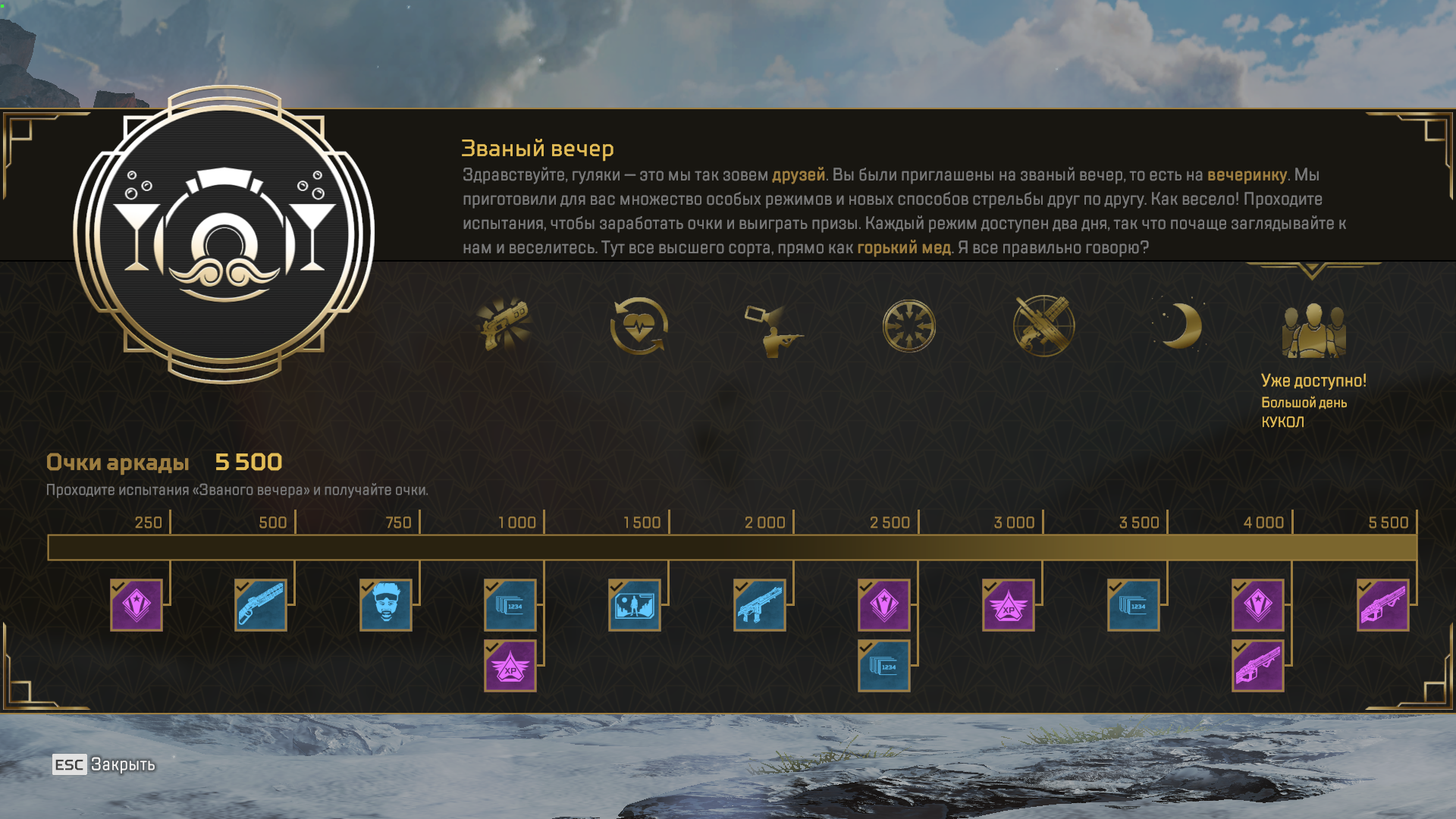View the purple XP reward under 1 000
1456x819 pixels.
tap(510, 666)
